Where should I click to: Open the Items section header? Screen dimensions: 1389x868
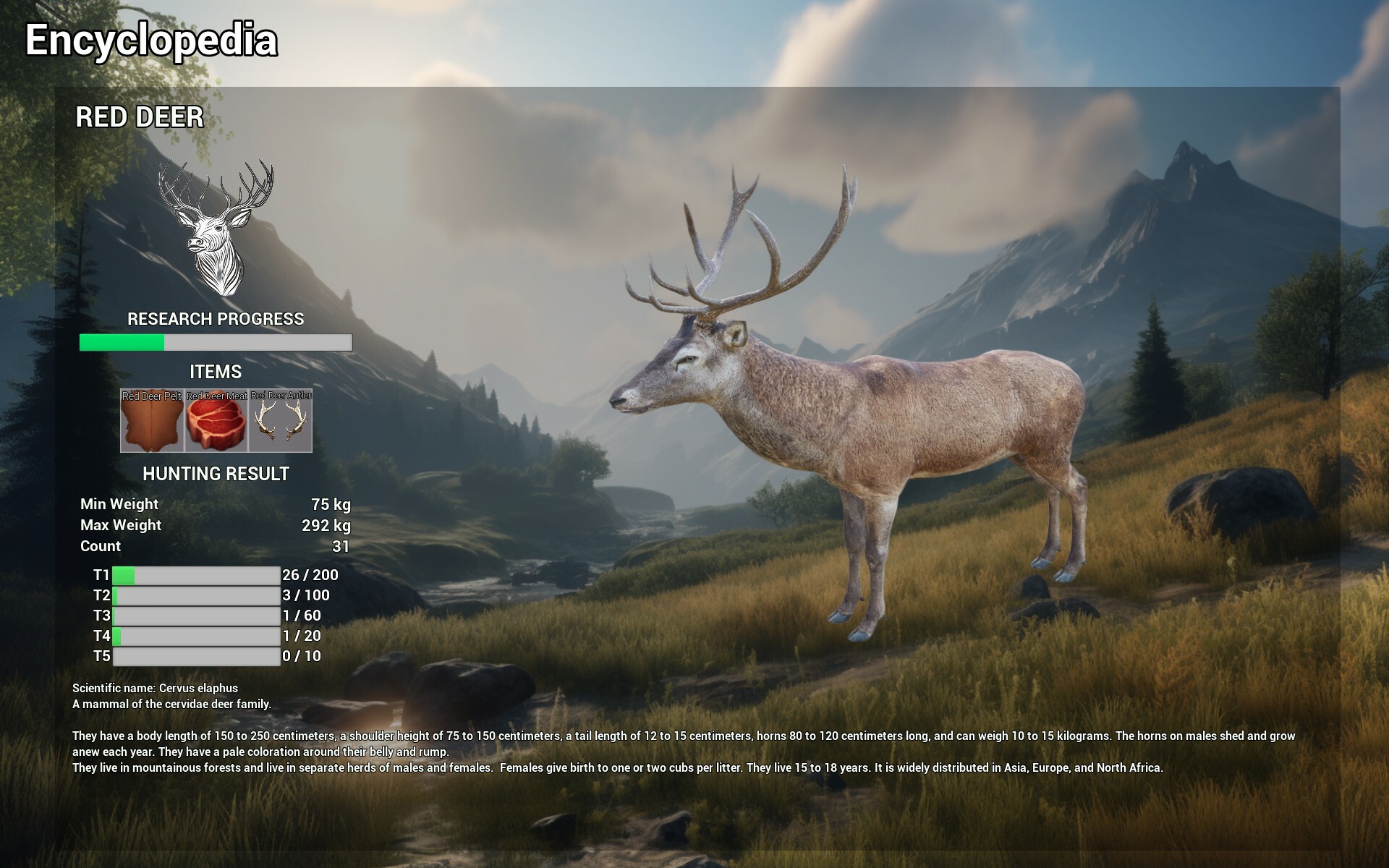coord(215,372)
